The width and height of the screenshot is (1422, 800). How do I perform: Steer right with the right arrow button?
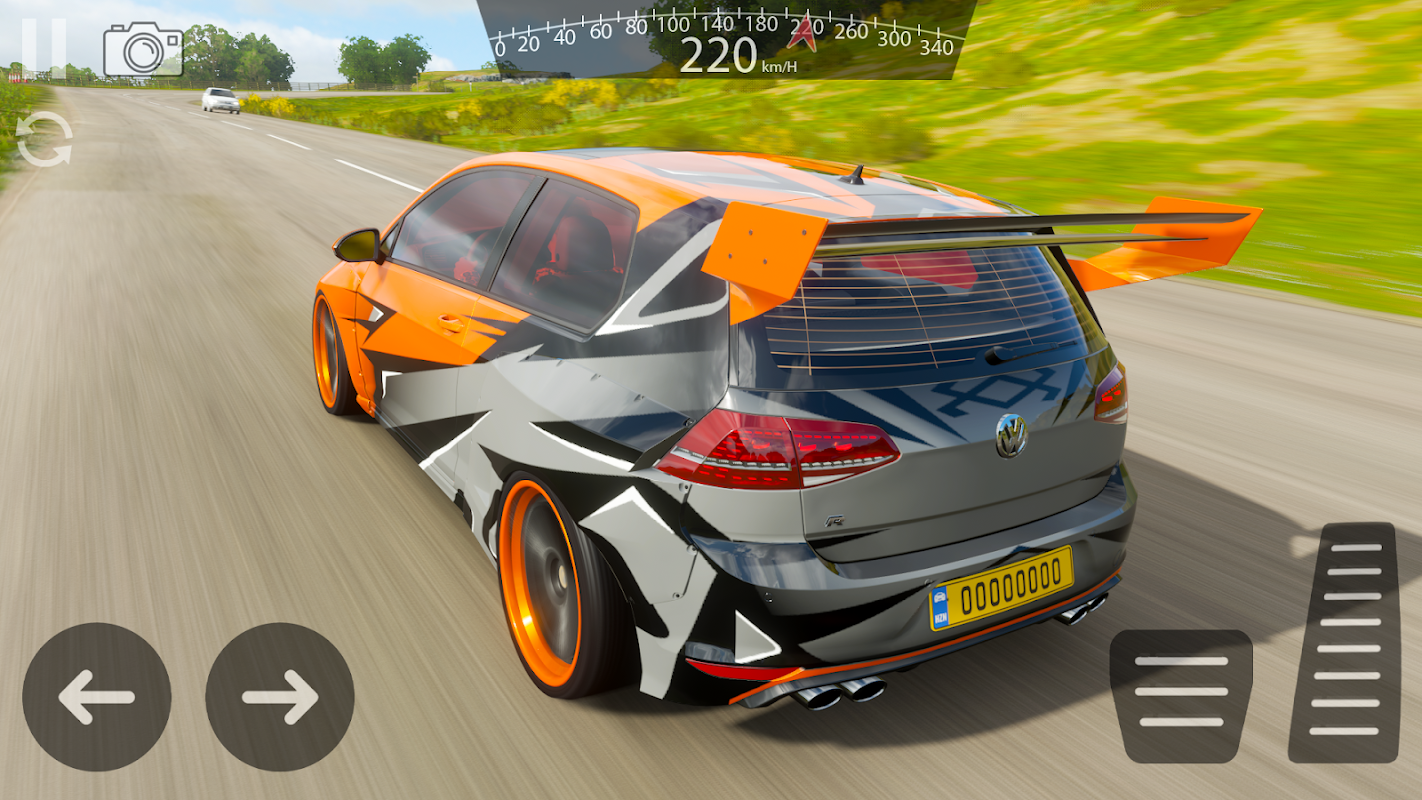280,697
